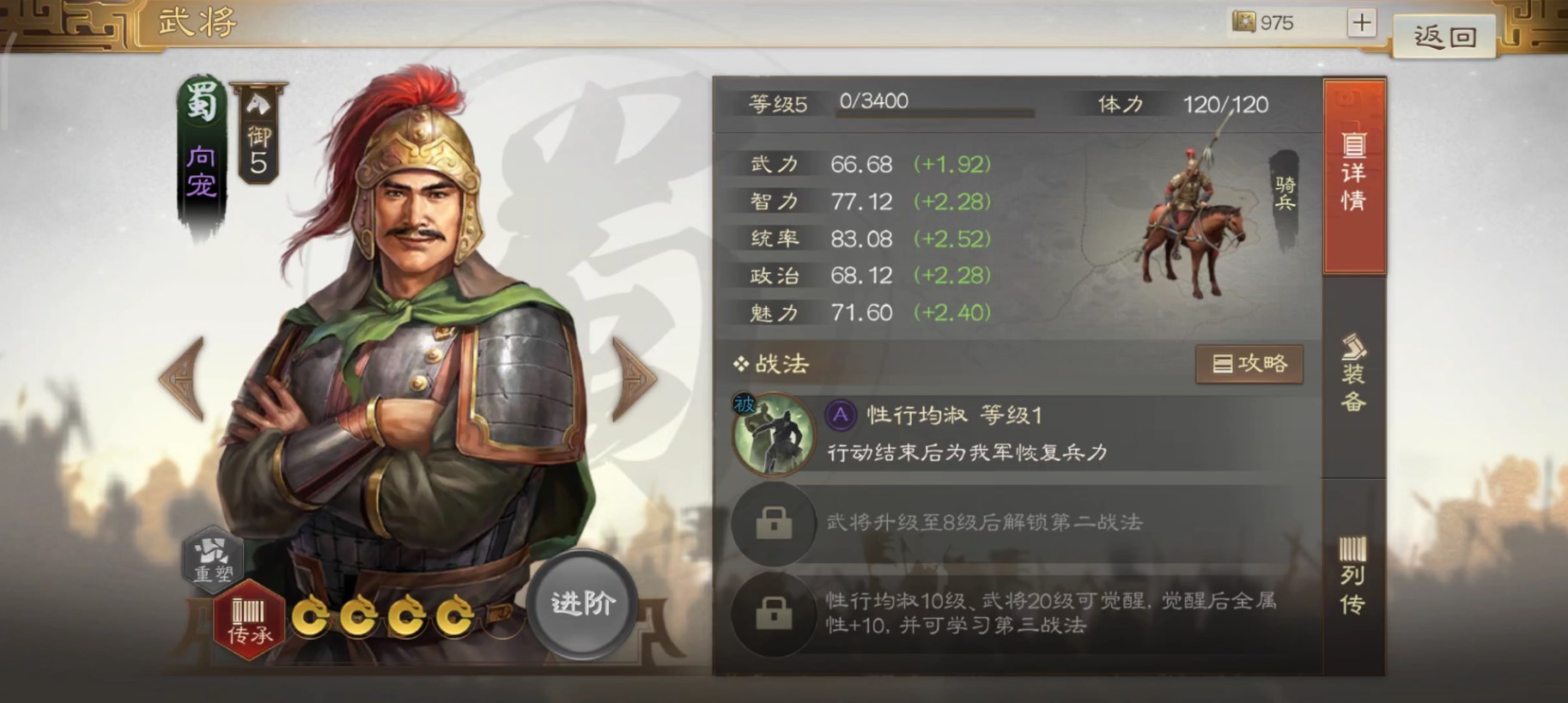Open the 重塑 (reshape) function
Screen dimensions: 1568x703
tap(215, 561)
